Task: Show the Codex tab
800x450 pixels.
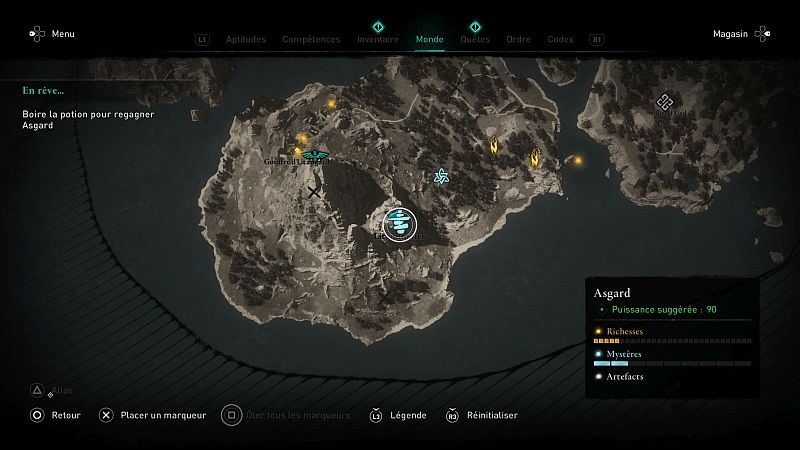Action: [560, 40]
